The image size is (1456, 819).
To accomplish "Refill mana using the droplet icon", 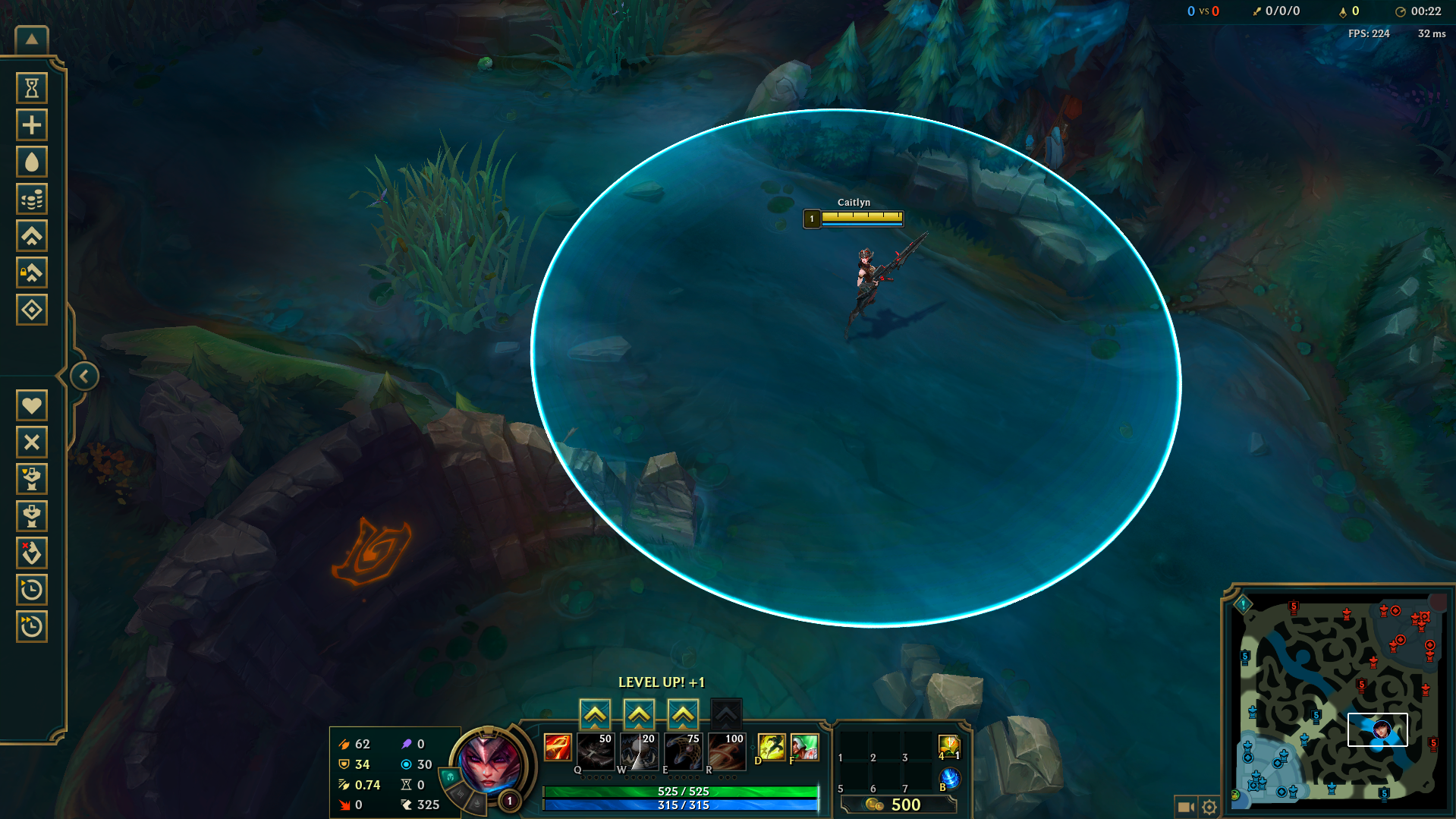I will 32,161.
